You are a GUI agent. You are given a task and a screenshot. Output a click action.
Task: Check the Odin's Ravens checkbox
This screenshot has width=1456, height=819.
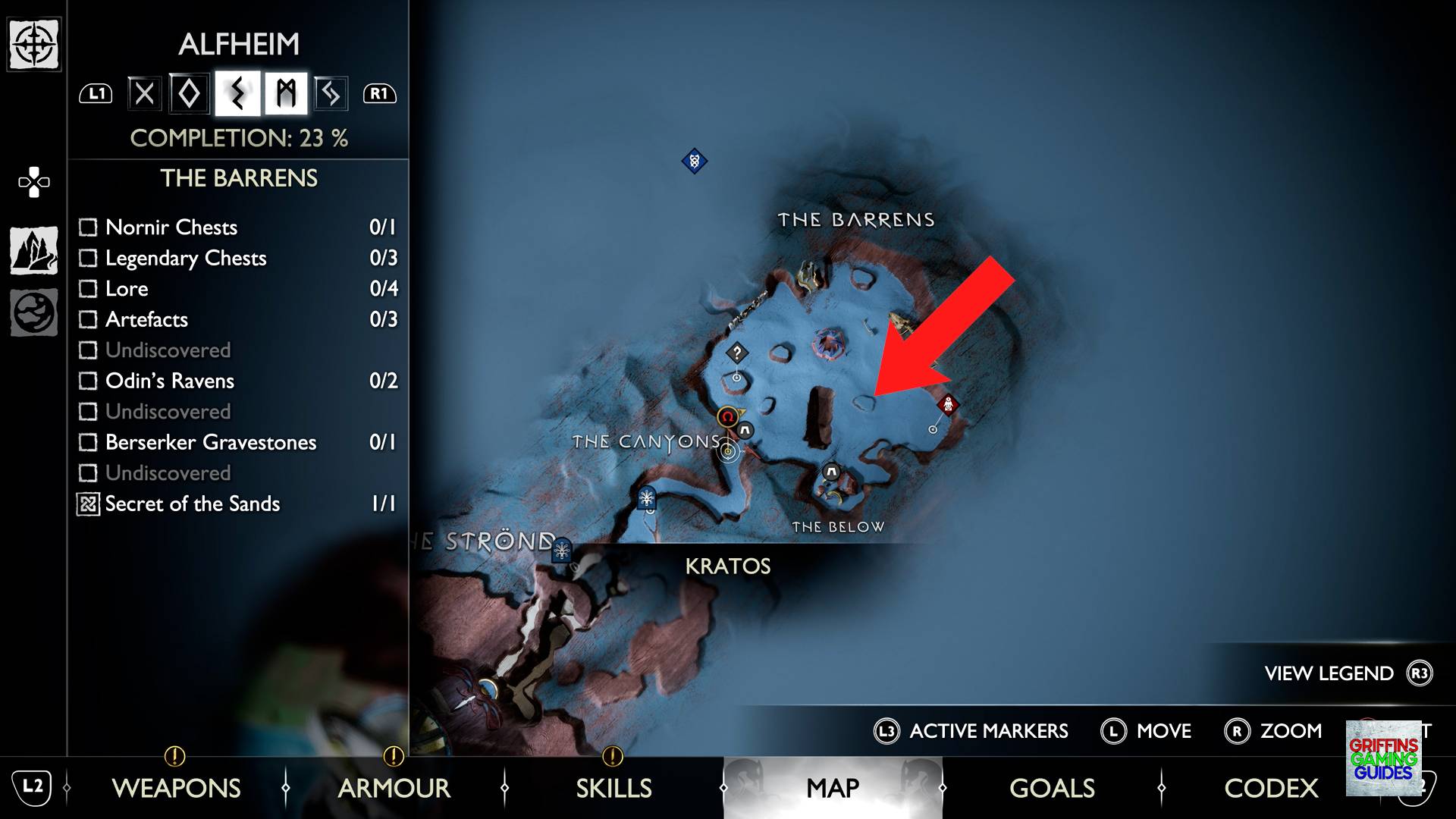point(87,381)
